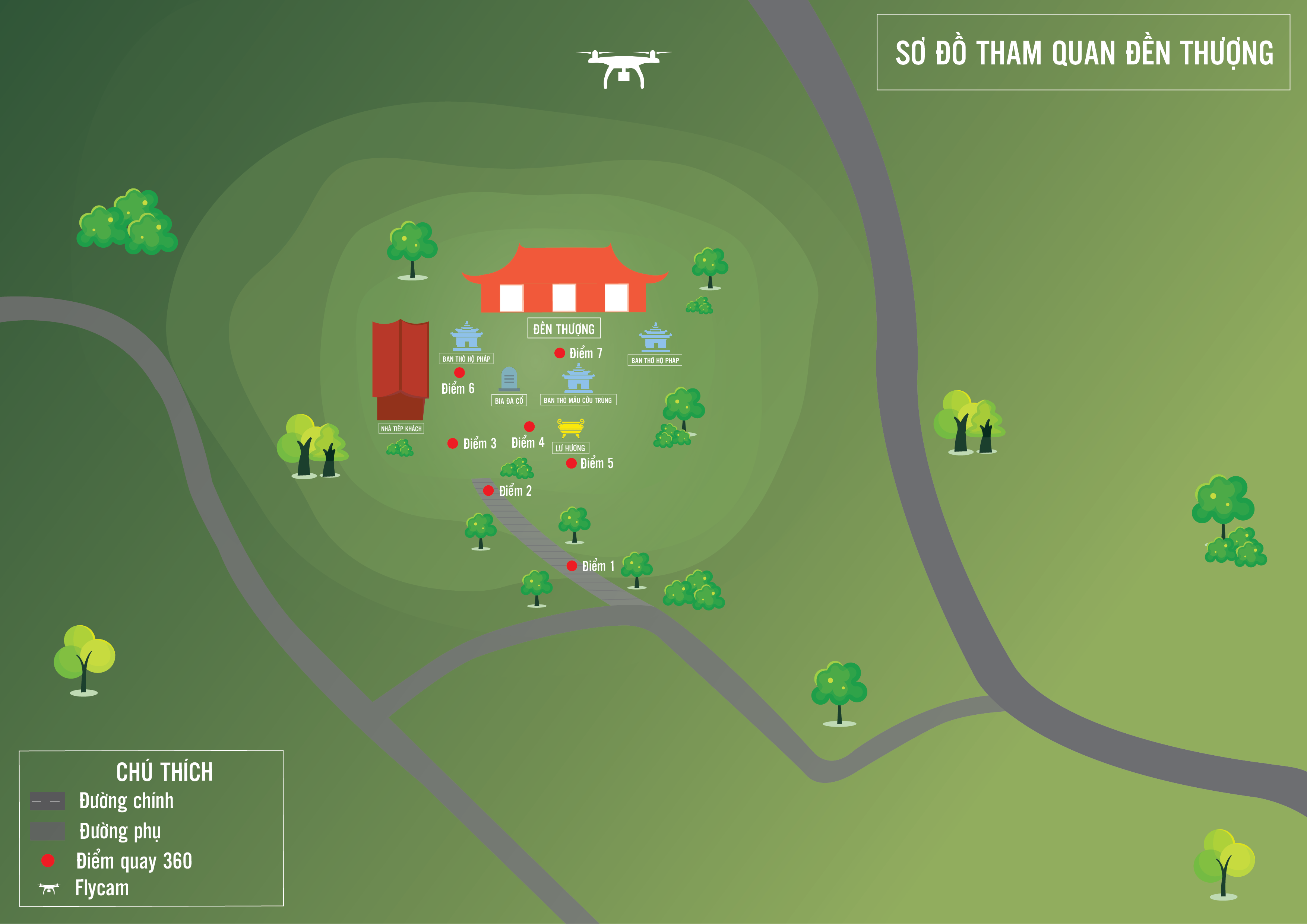Launch the flycam drone view above the temple
This screenshot has height=924, width=1307.
pyautogui.click(x=624, y=68)
